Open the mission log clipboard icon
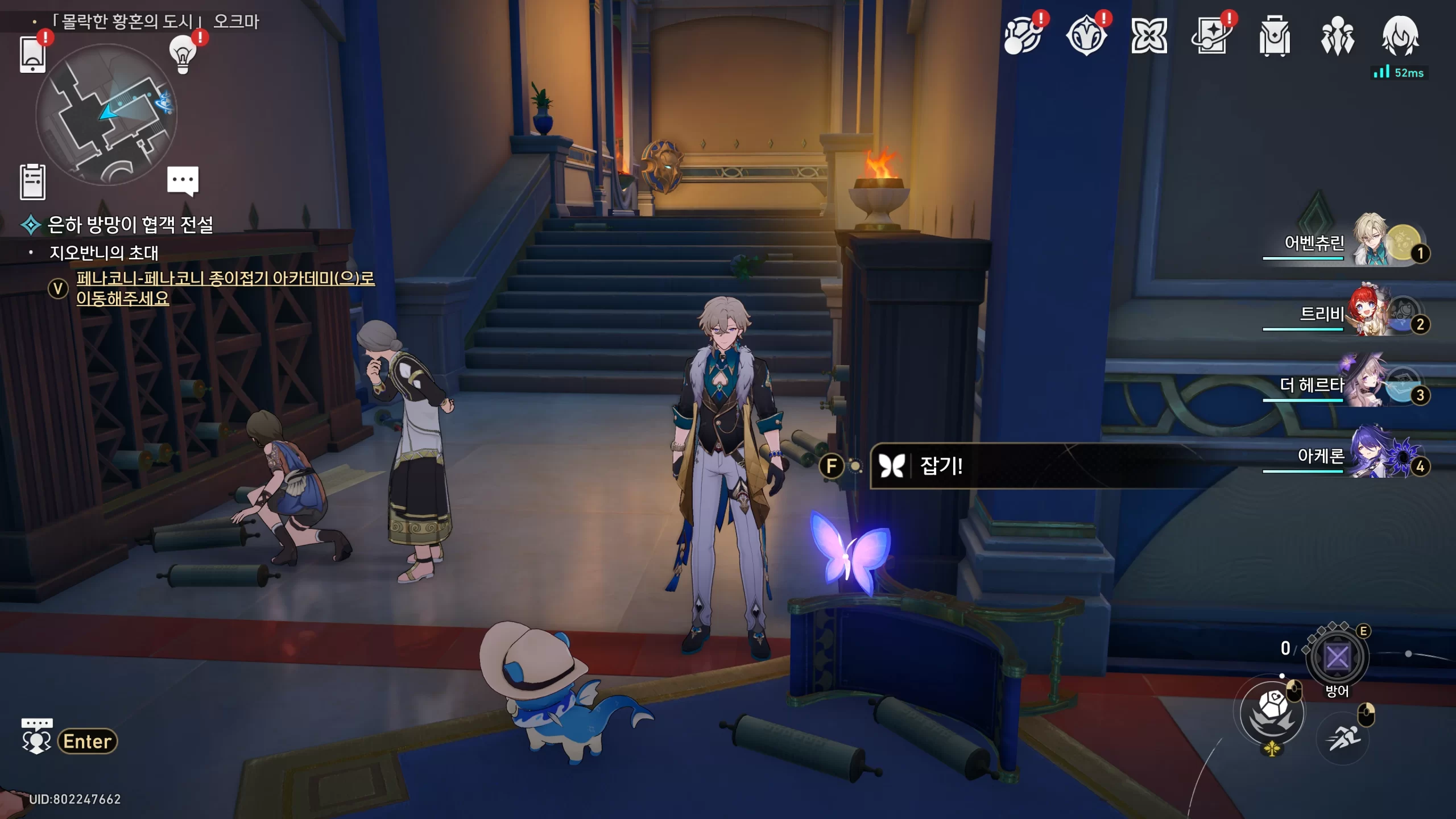The width and height of the screenshot is (1456, 819). [x=32, y=182]
